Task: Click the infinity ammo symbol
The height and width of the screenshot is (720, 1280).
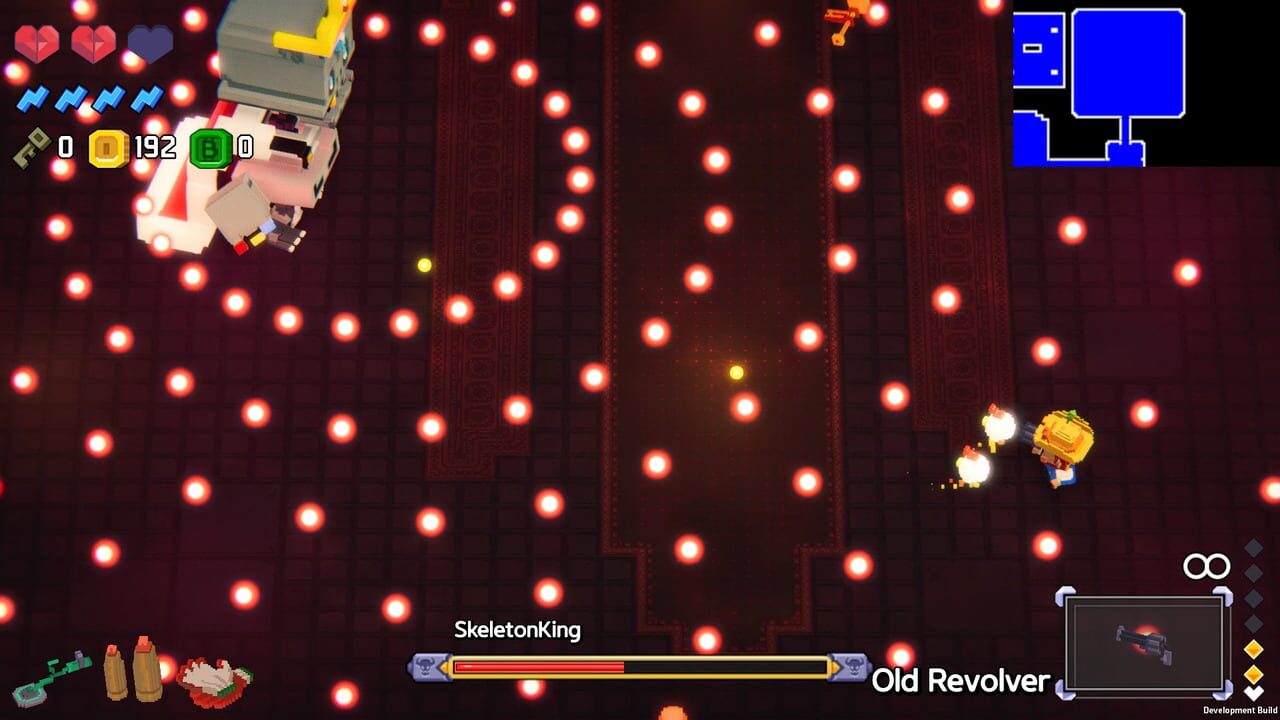Action: (x=1205, y=566)
